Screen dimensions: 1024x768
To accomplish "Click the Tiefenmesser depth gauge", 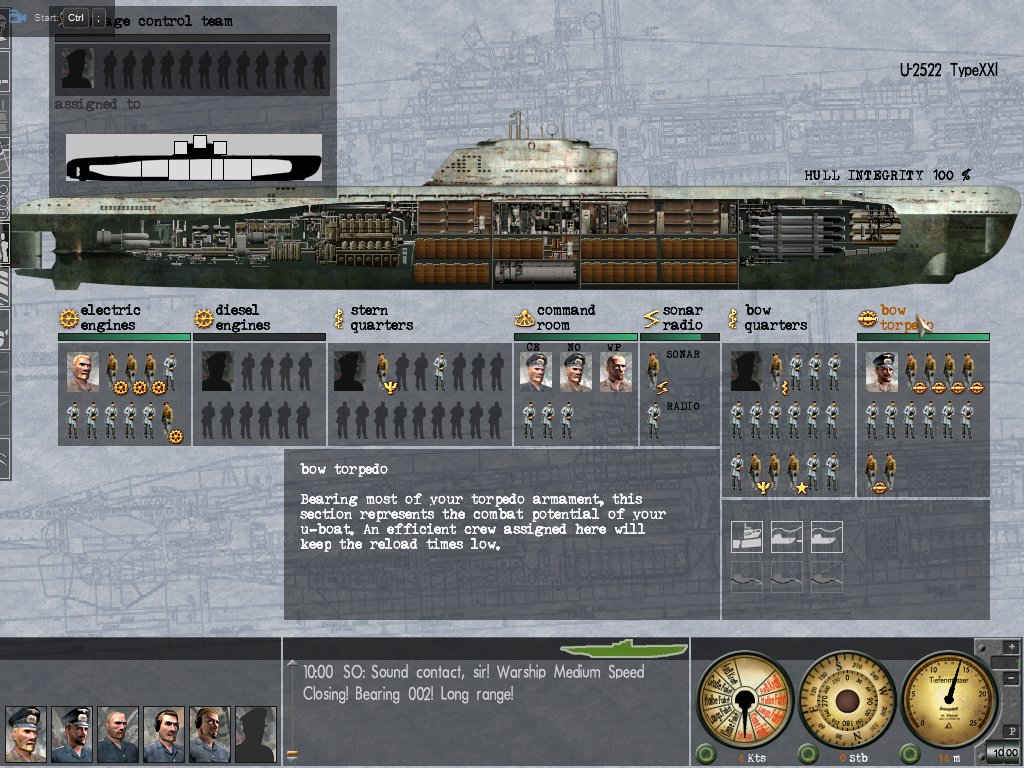I will point(949,699).
